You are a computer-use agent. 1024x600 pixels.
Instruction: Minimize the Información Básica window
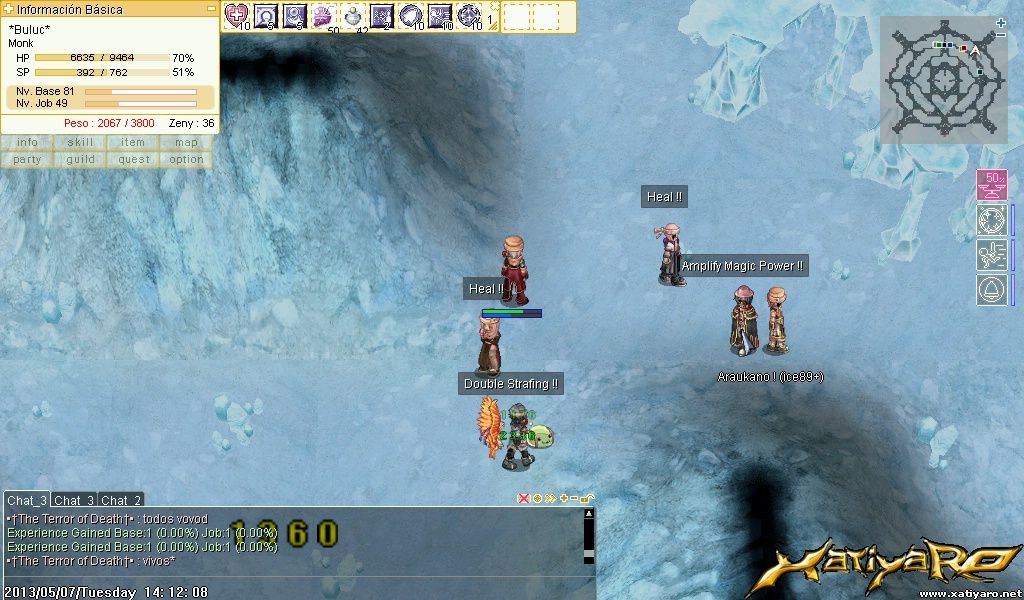(211, 8)
